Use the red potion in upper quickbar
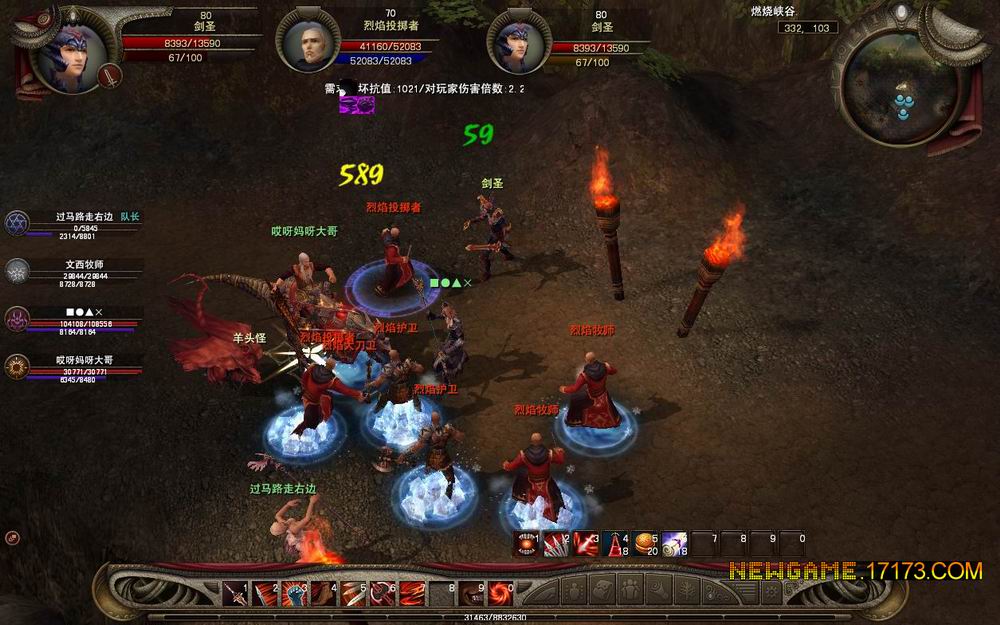Screen dimensions: 1000x625 pos(616,543)
